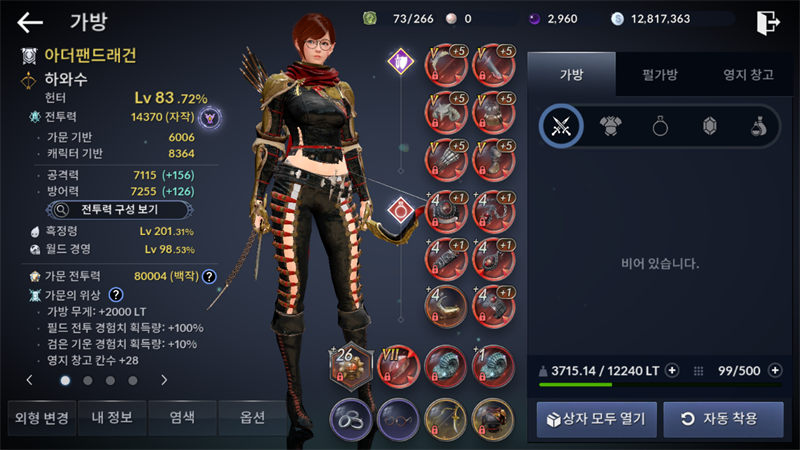Click 상자 모두 열기 button
The height and width of the screenshot is (450, 800).
pyautogui.click(x=596, y=418)
